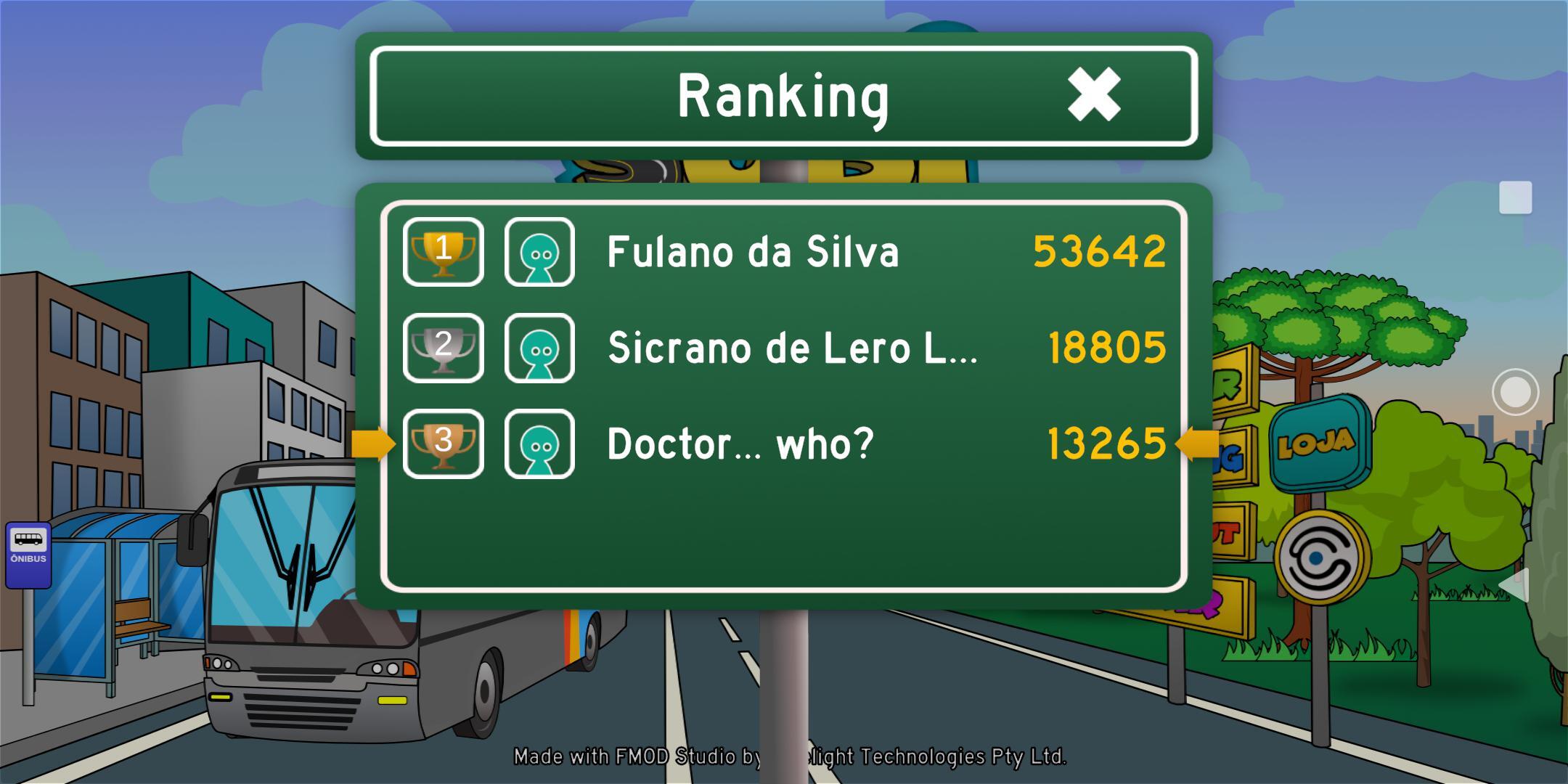Select the gold first-place trophy icon

tap(443, 253)
